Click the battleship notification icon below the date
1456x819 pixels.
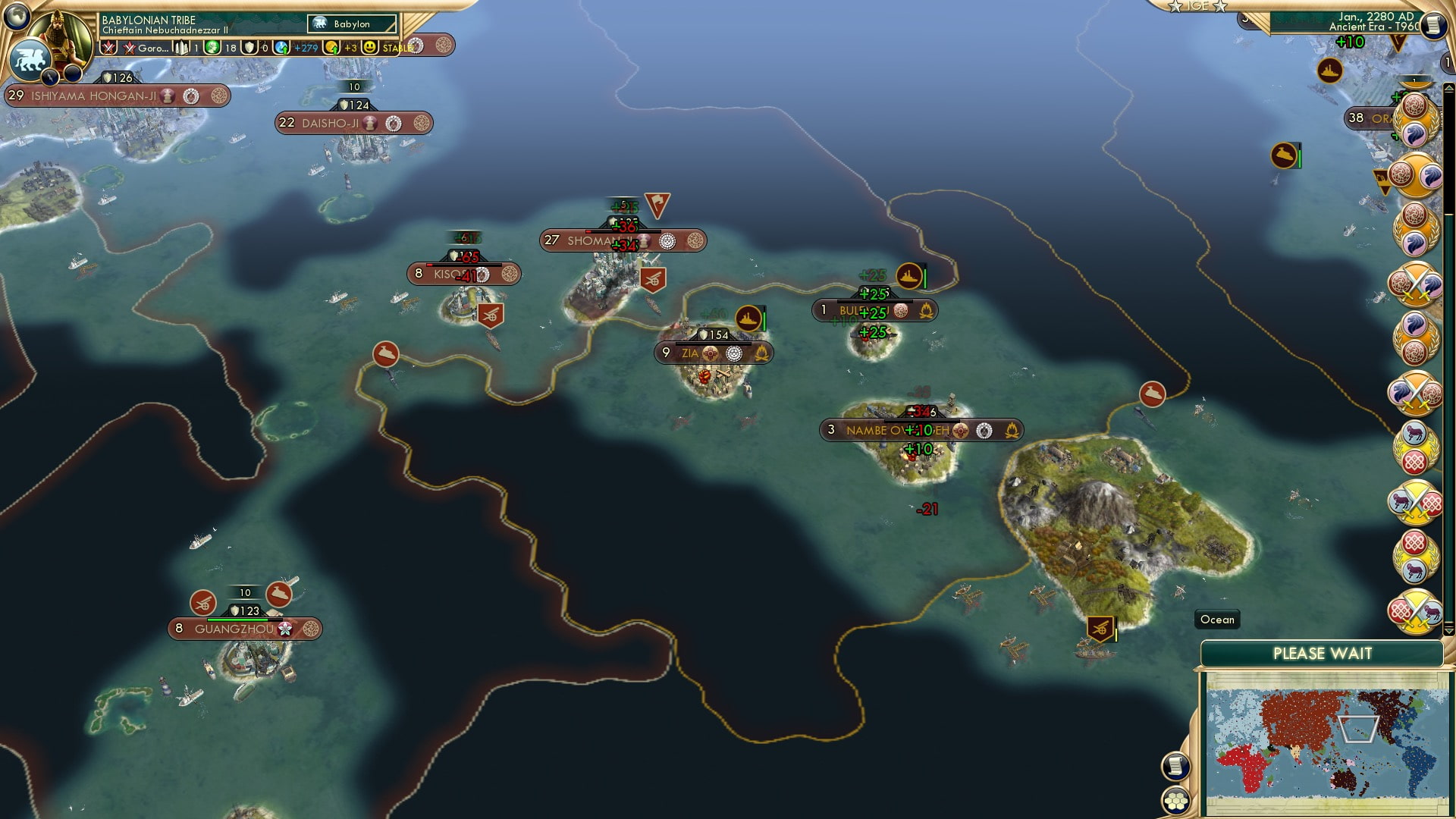1329,70
